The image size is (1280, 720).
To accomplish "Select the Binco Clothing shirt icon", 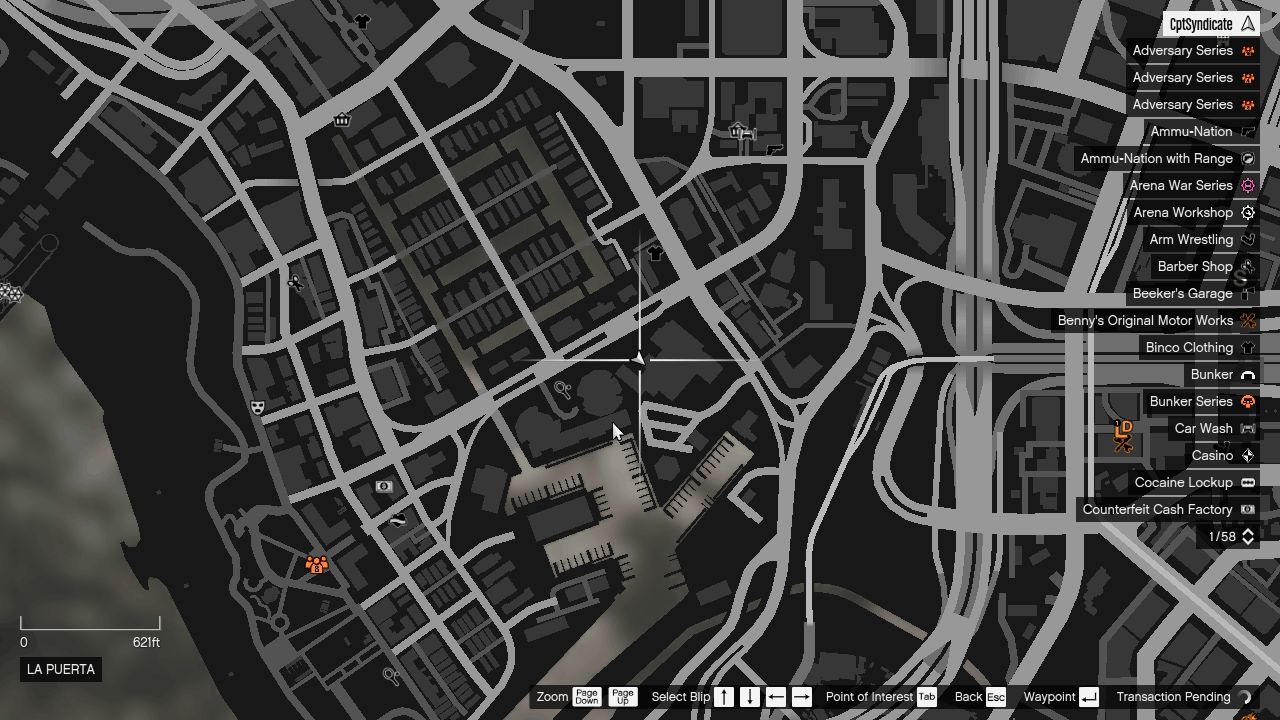I will 1247,347.
